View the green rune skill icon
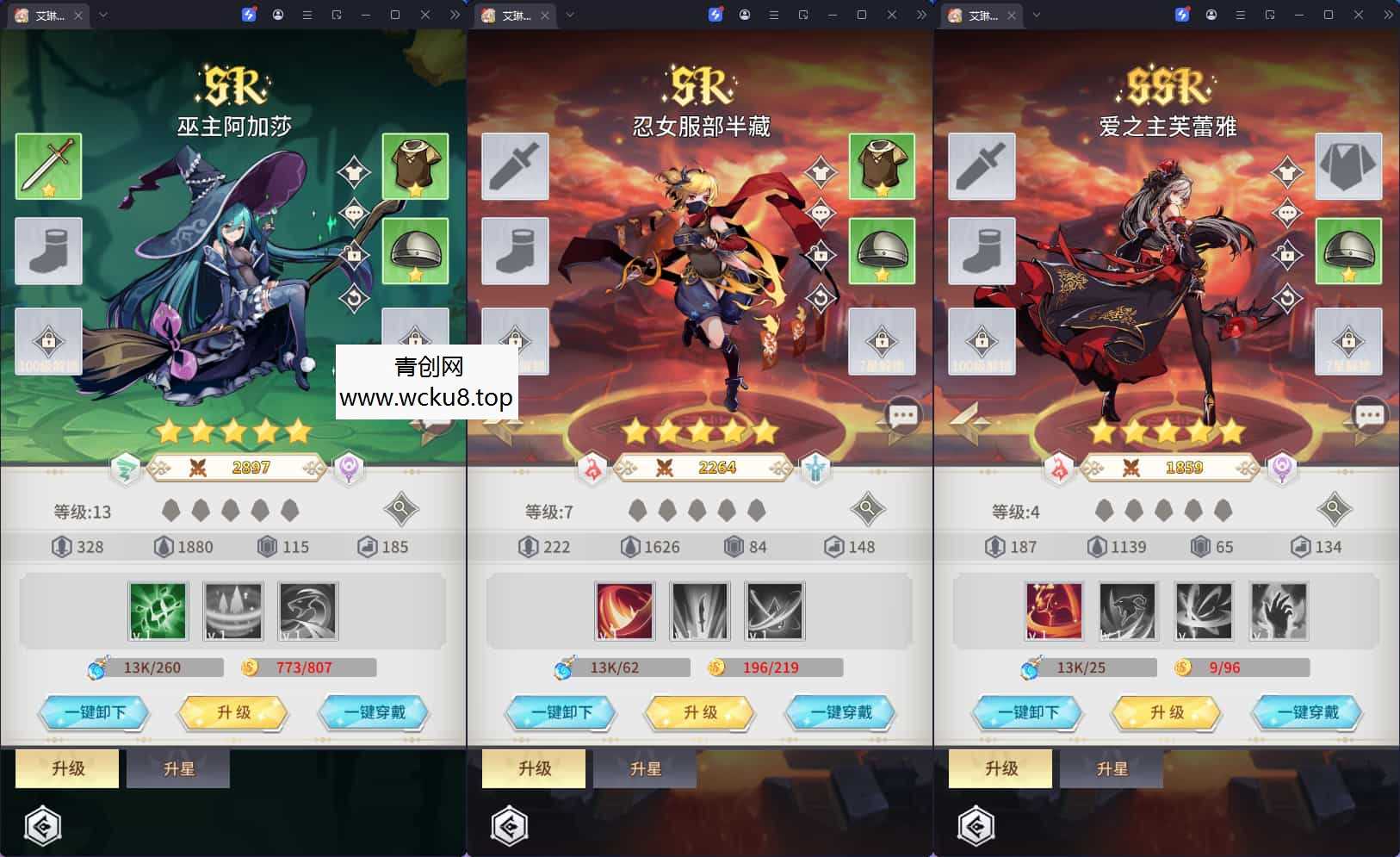This screenshot has height=857, width=1400. coord(158,611)
